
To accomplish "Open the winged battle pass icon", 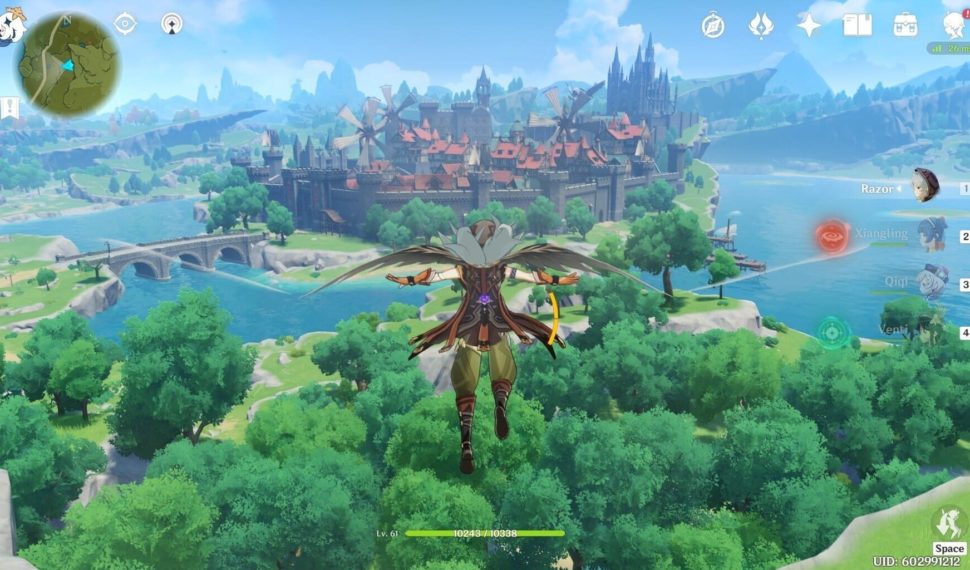I will 761,25.
